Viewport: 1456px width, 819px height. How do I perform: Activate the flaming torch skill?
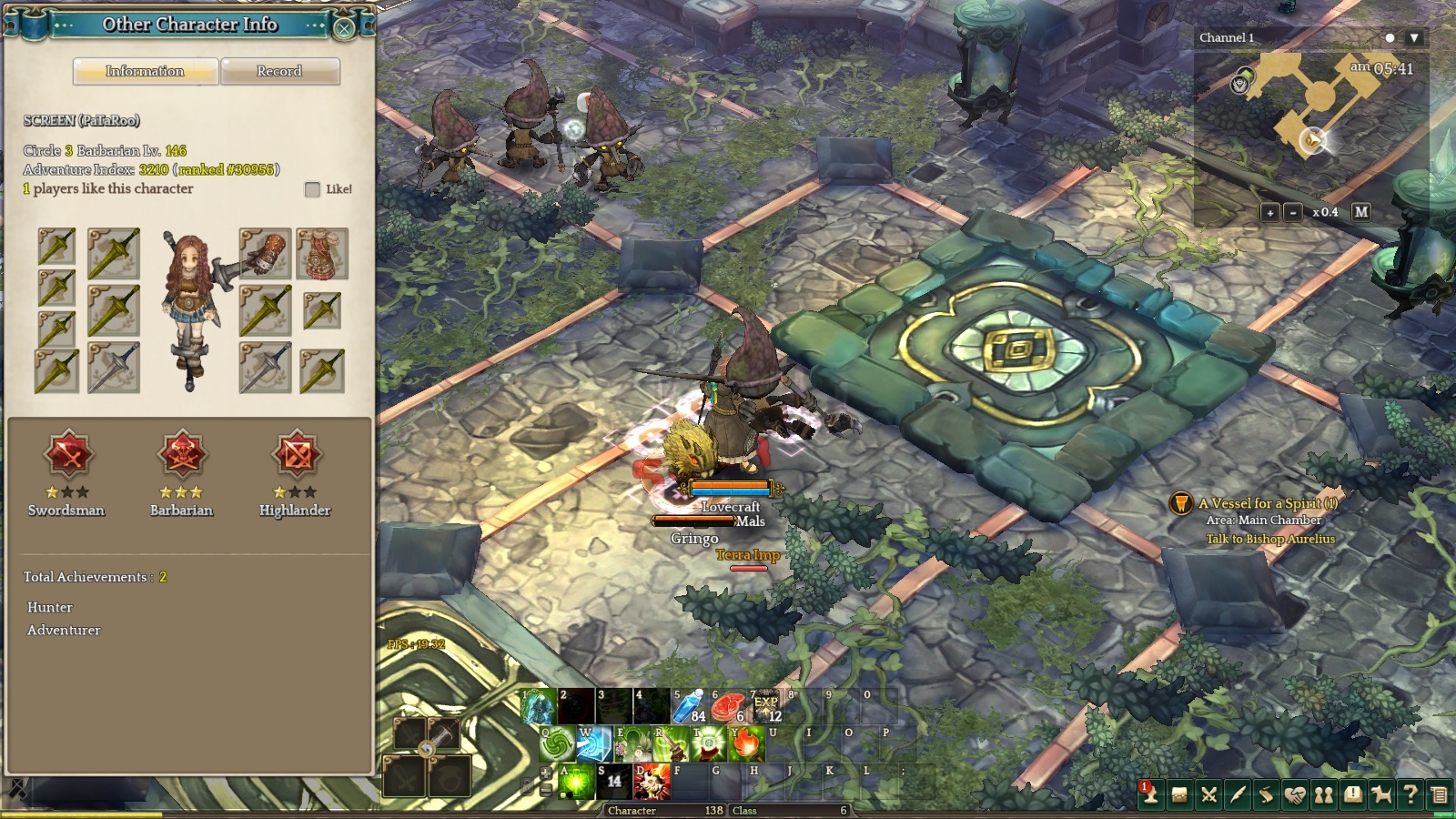point(746,744)
